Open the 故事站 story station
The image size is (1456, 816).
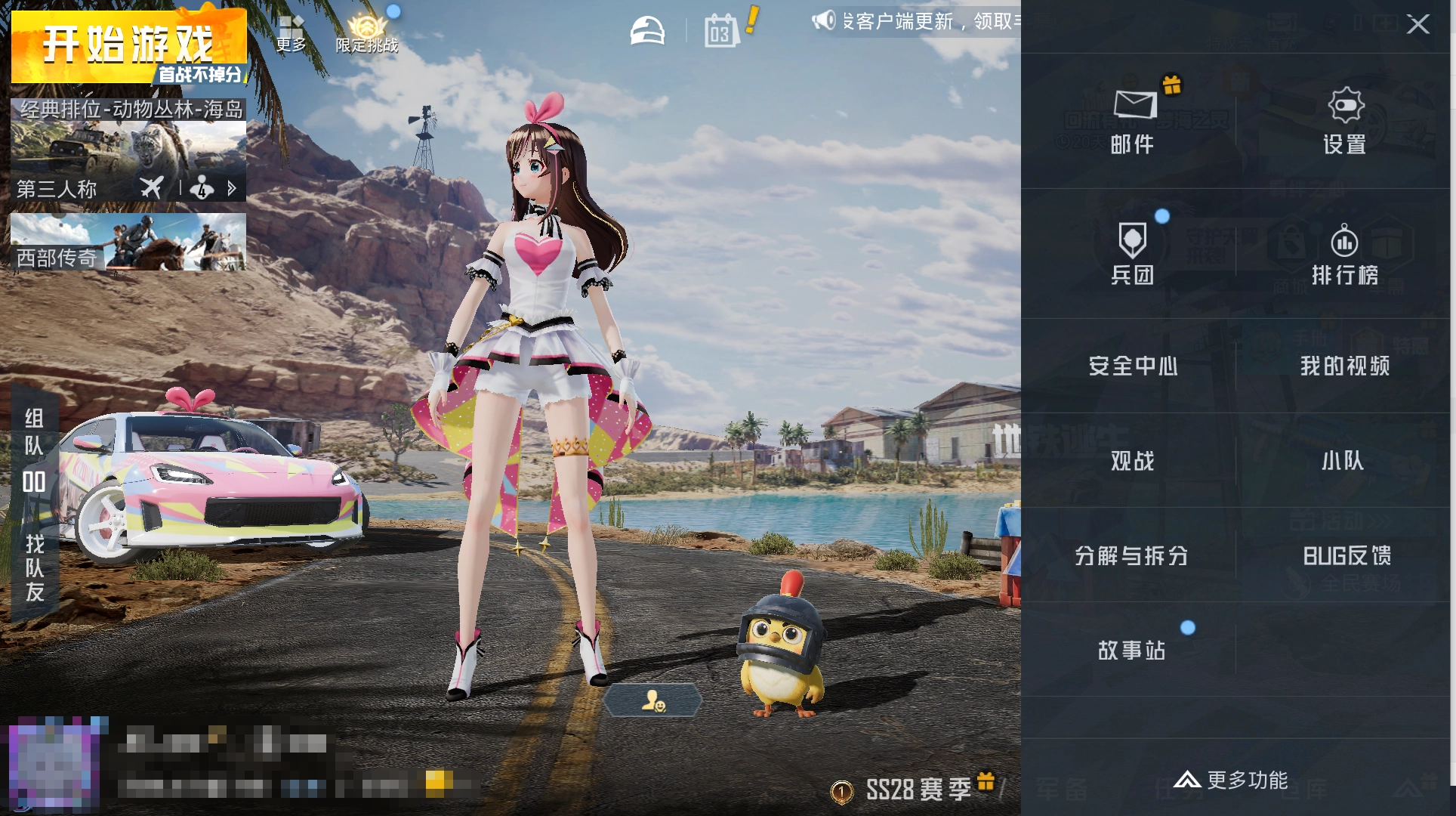[1132, 651]
